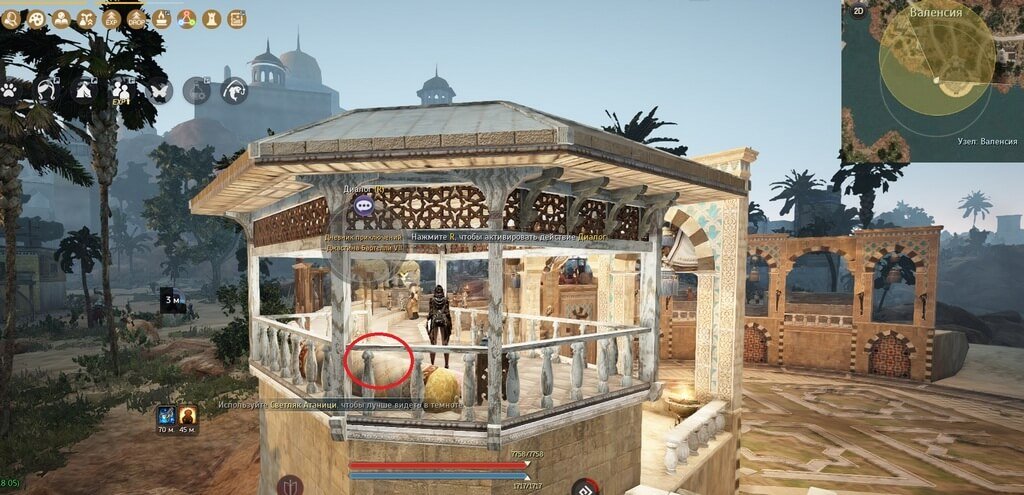Open the campfire icon in the top row
The image size is (1024, 495).
(161, 19)
